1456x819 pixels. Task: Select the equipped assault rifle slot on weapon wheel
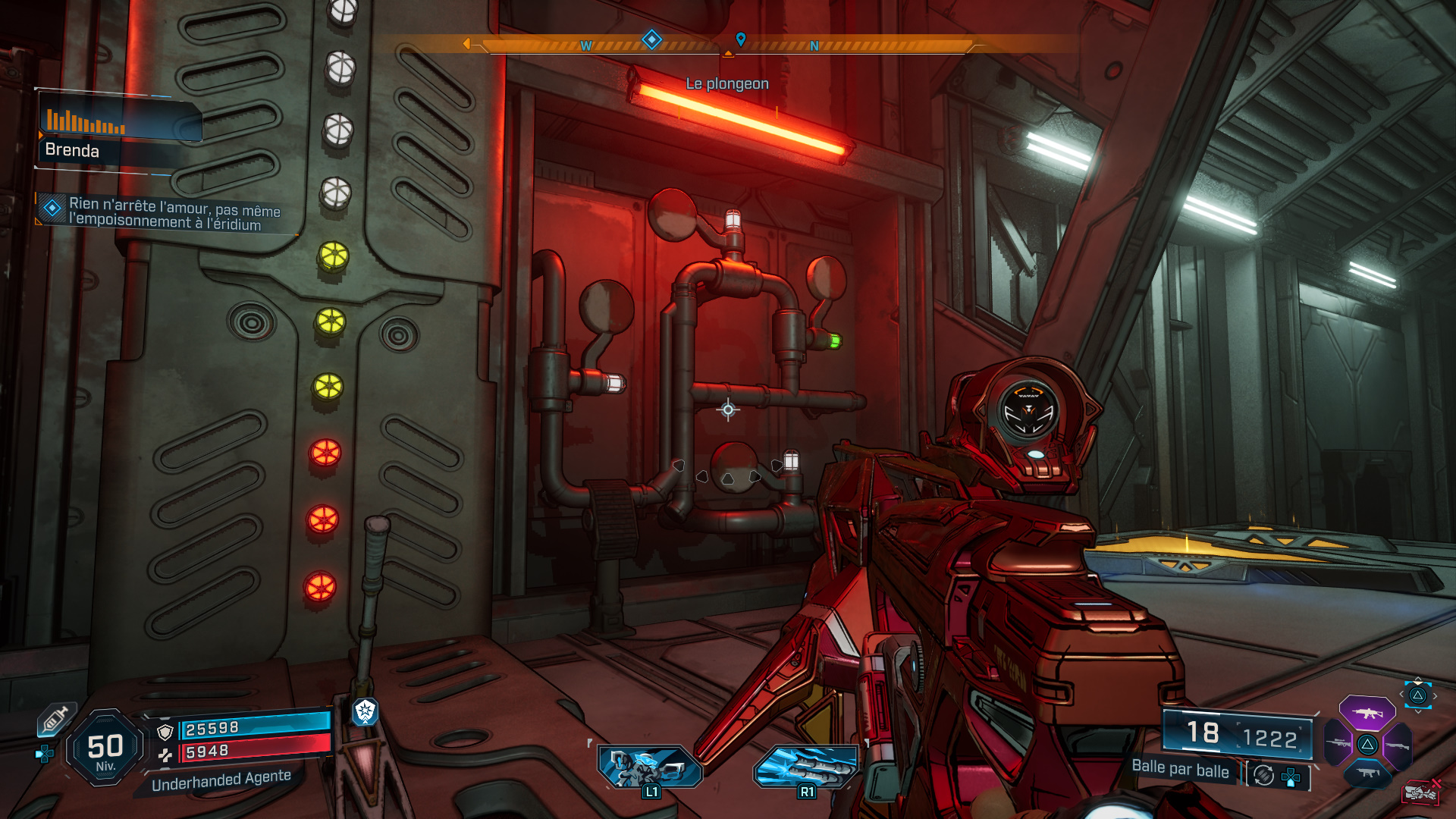click(x=1367, y=714)
